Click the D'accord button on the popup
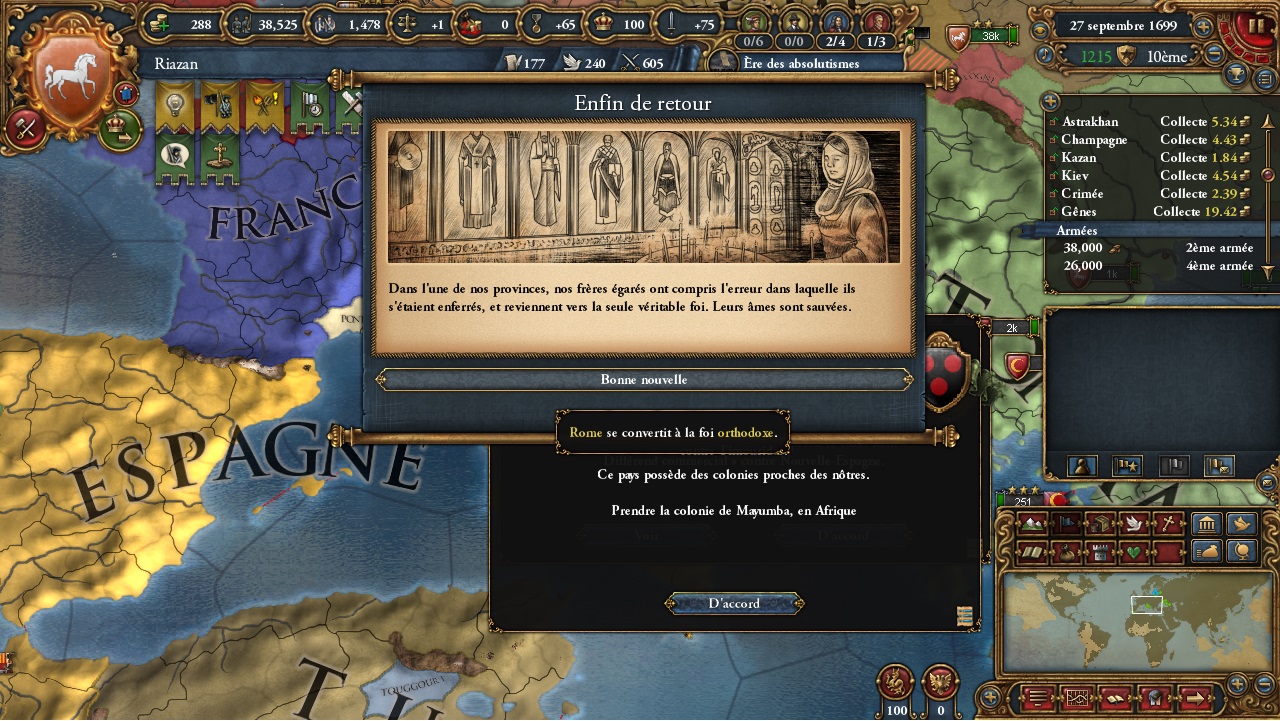The image size is (1280, 721). coord(733,603)
